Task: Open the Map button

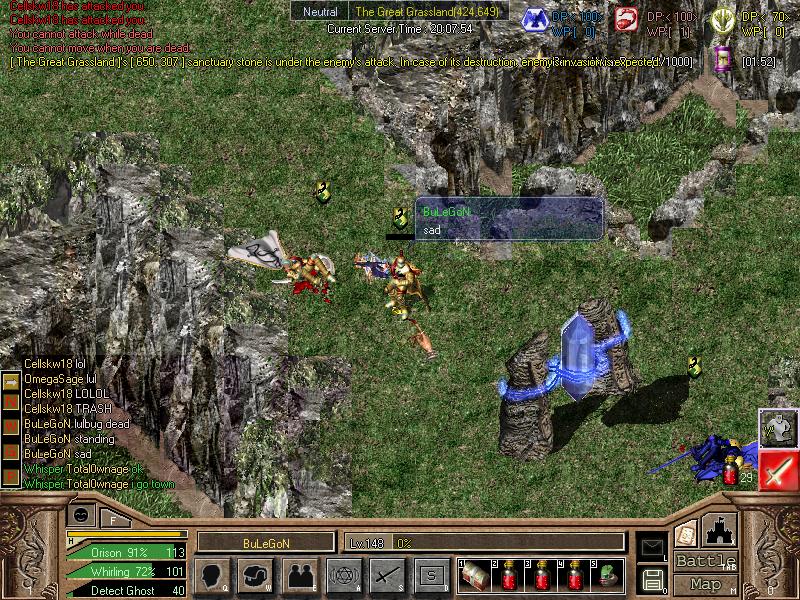Action: [706, 584]
